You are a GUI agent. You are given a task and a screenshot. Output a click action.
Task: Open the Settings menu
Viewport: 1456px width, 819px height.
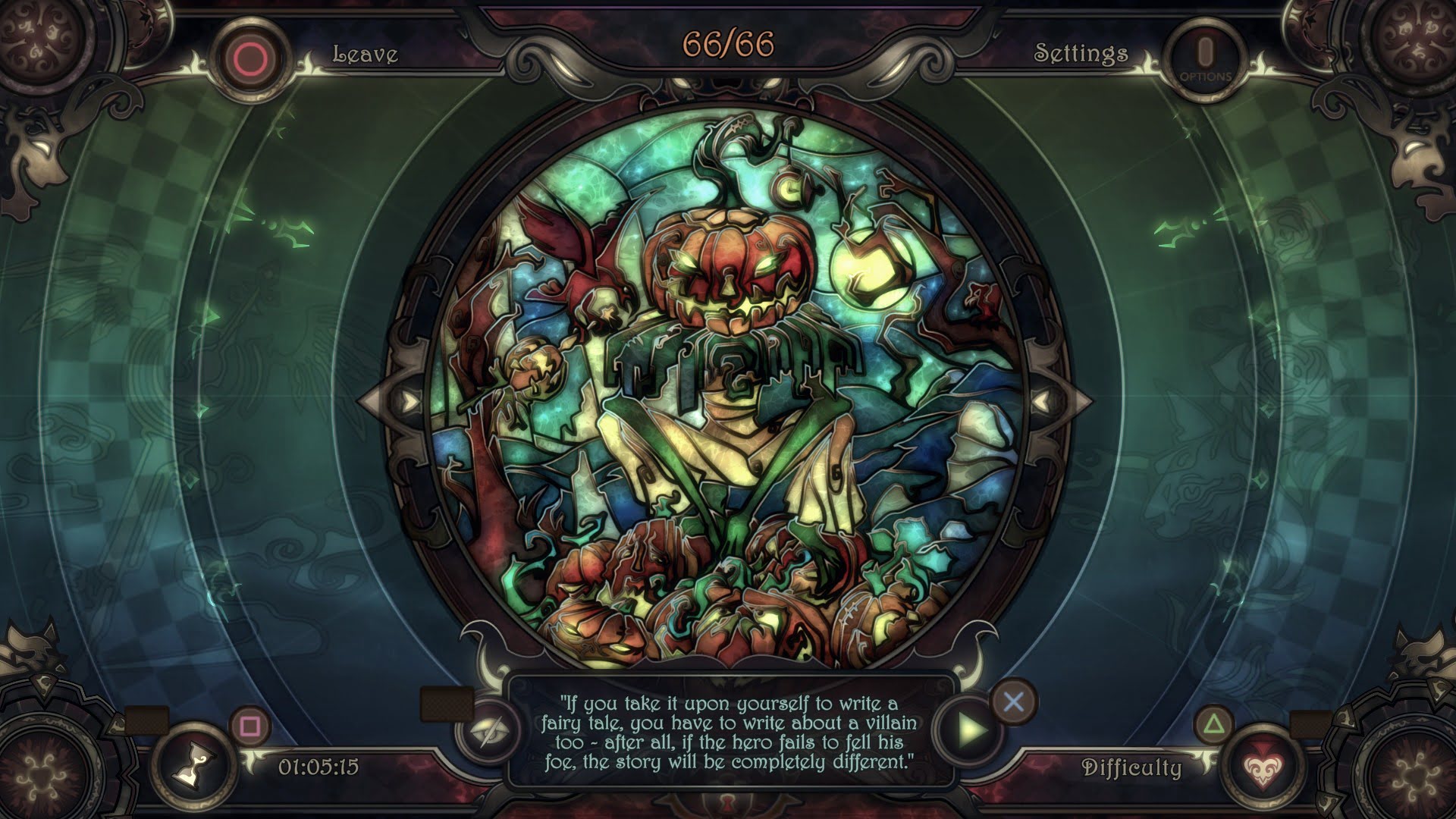click(x=1081, y=53)
